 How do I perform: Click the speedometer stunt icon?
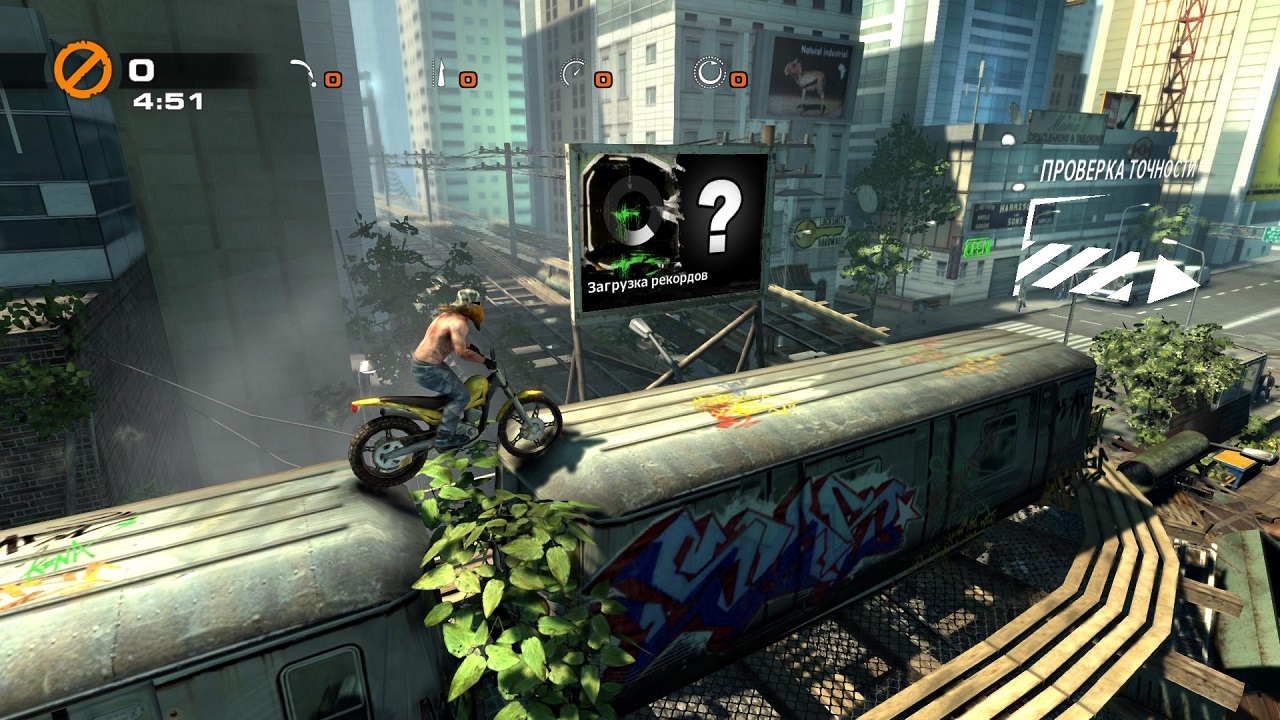click(x=573, y=73)
